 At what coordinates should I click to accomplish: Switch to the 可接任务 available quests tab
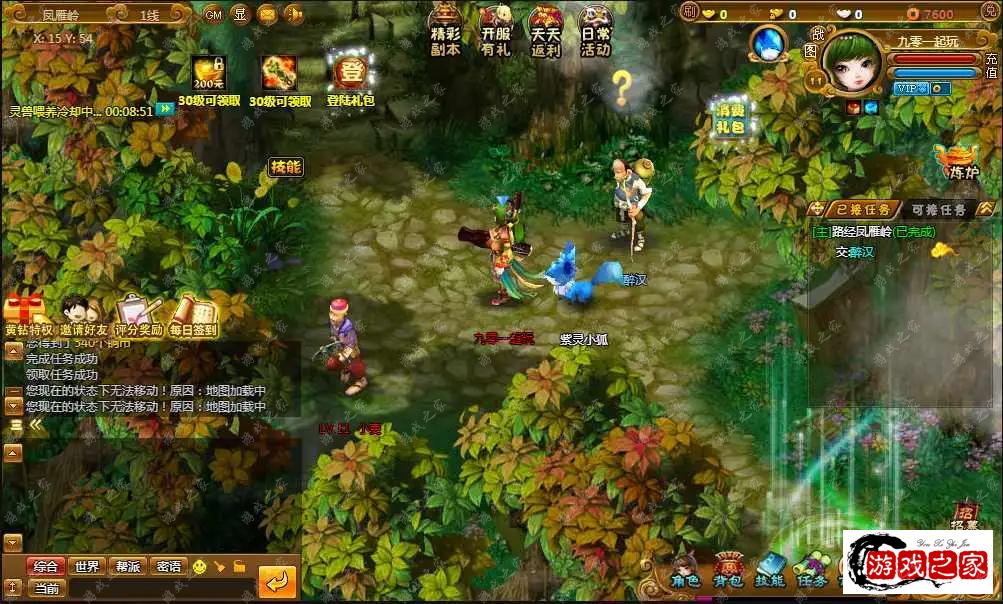[938, 210]
